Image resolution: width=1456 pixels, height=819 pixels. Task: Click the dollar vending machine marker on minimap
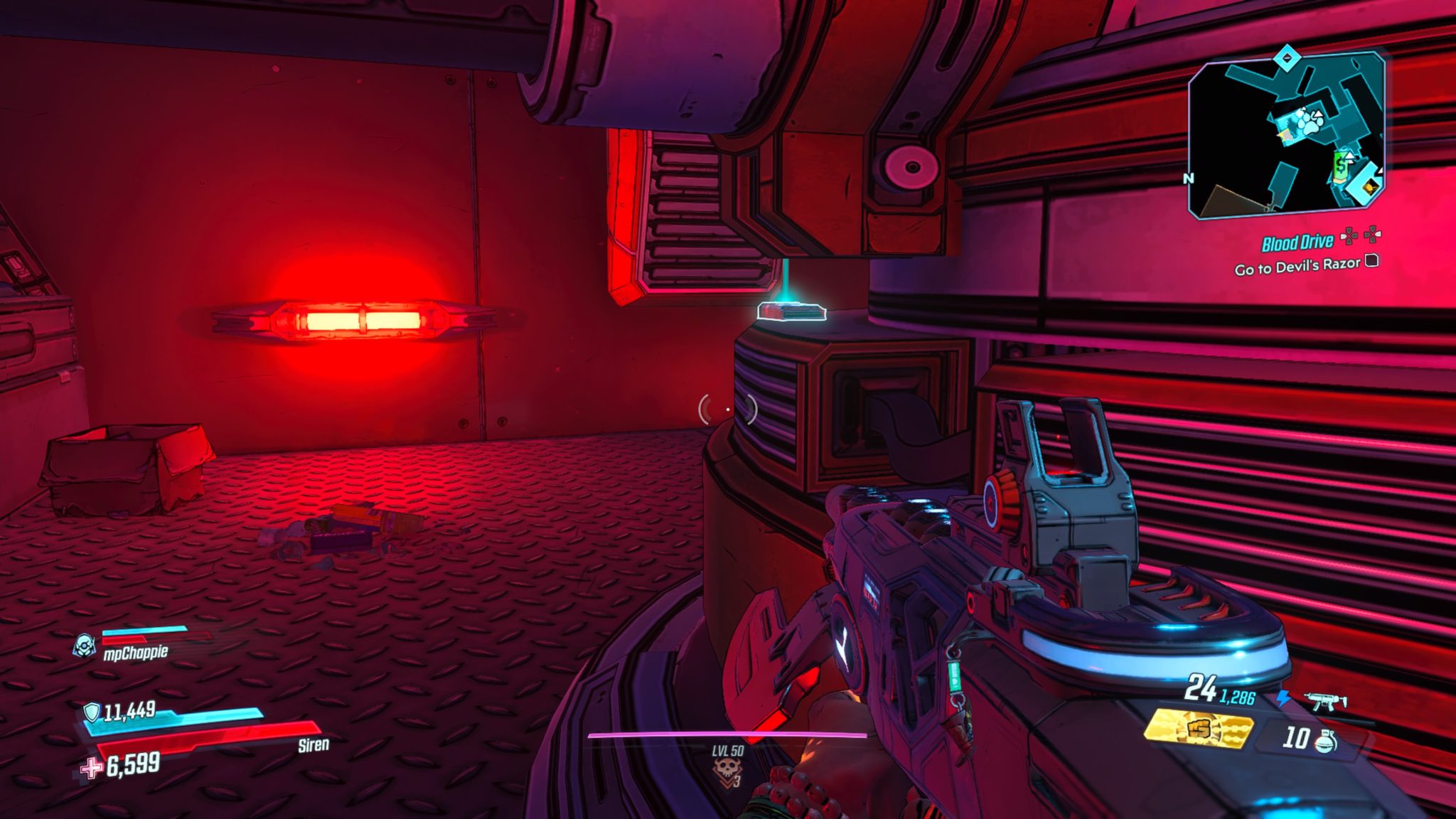tap(1340, 165)
